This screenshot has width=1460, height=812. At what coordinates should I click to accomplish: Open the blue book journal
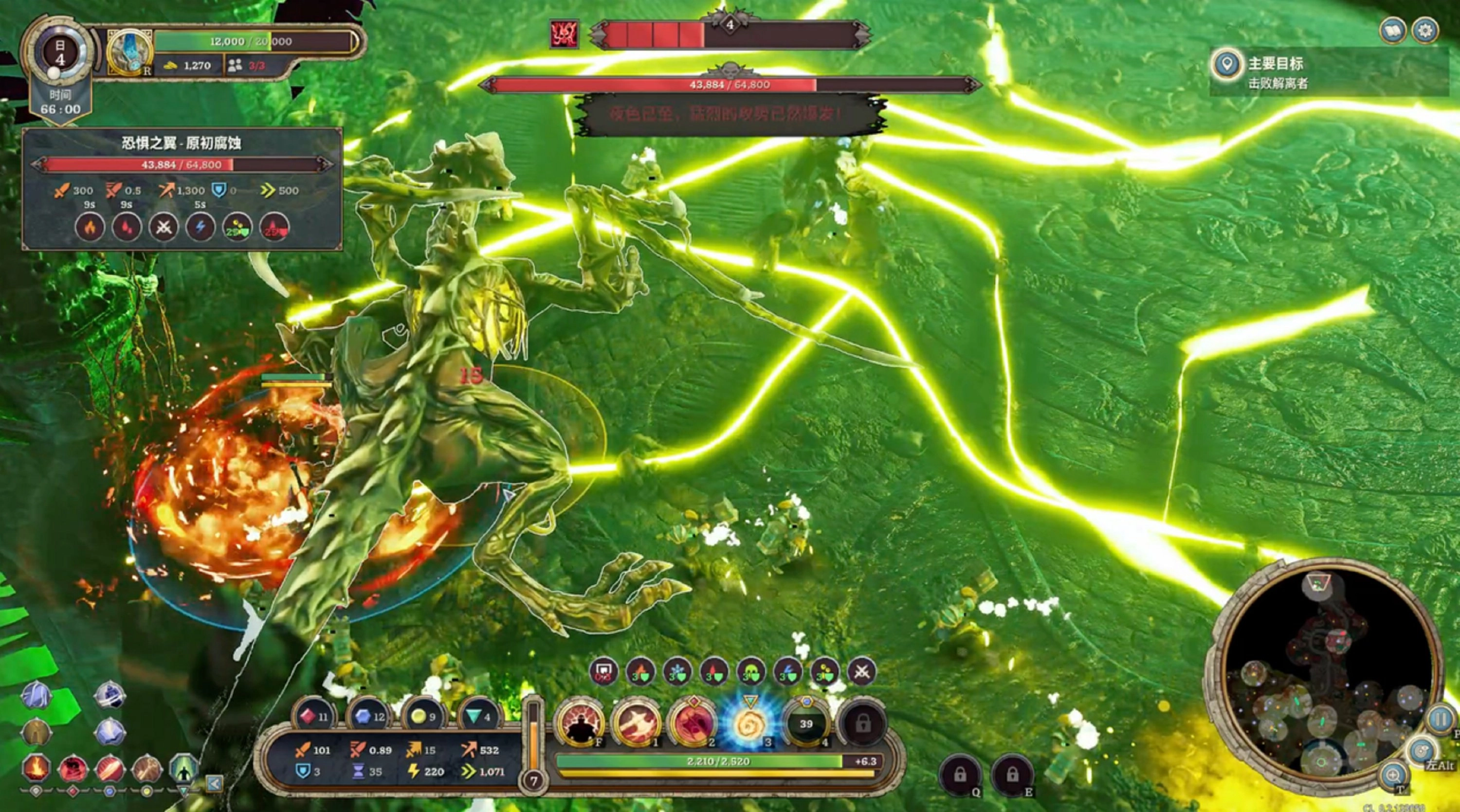pyautogui.click(x=1392, y=30)
